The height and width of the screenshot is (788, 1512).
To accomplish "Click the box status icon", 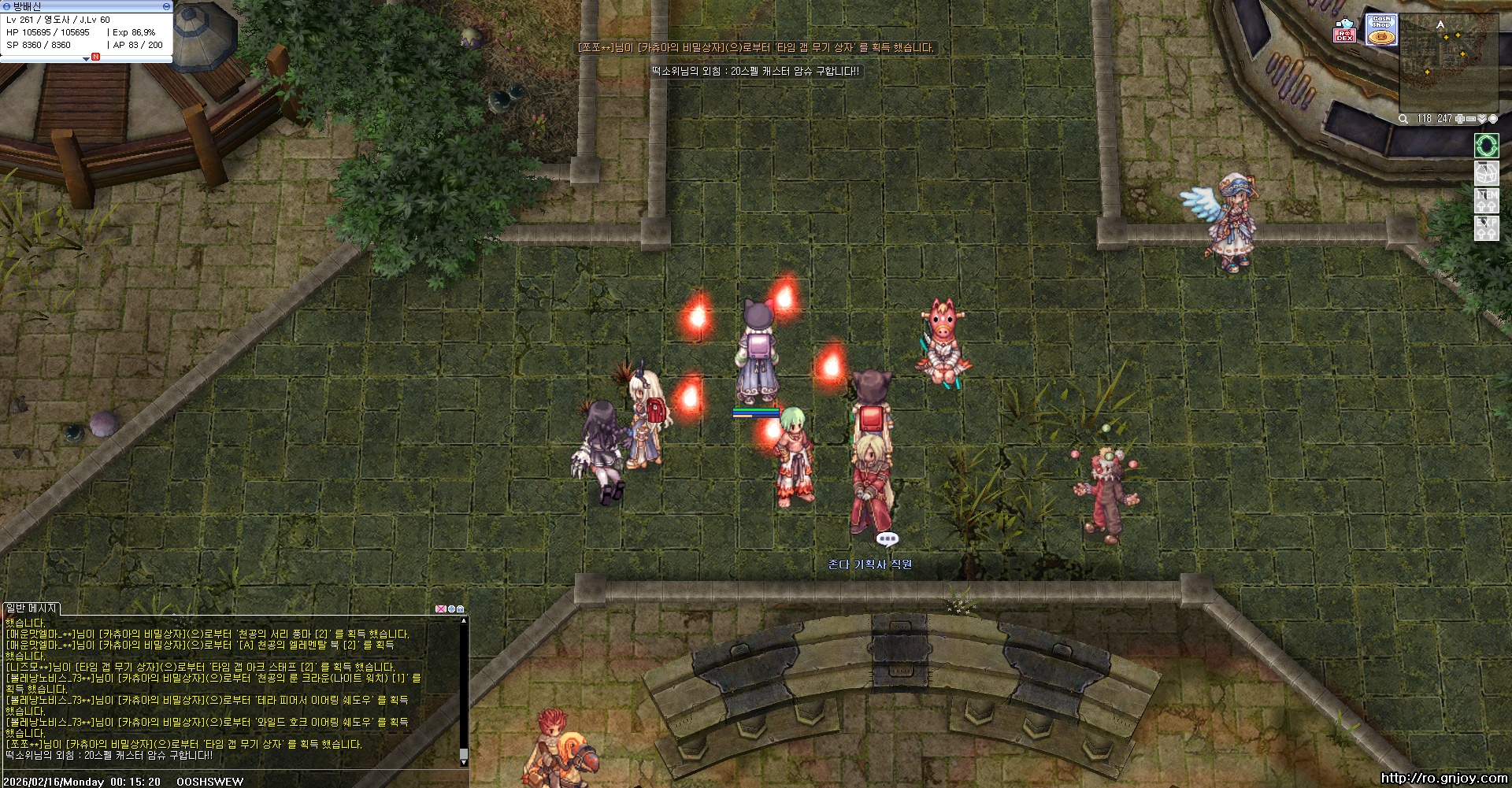I will click(1486, 173).
